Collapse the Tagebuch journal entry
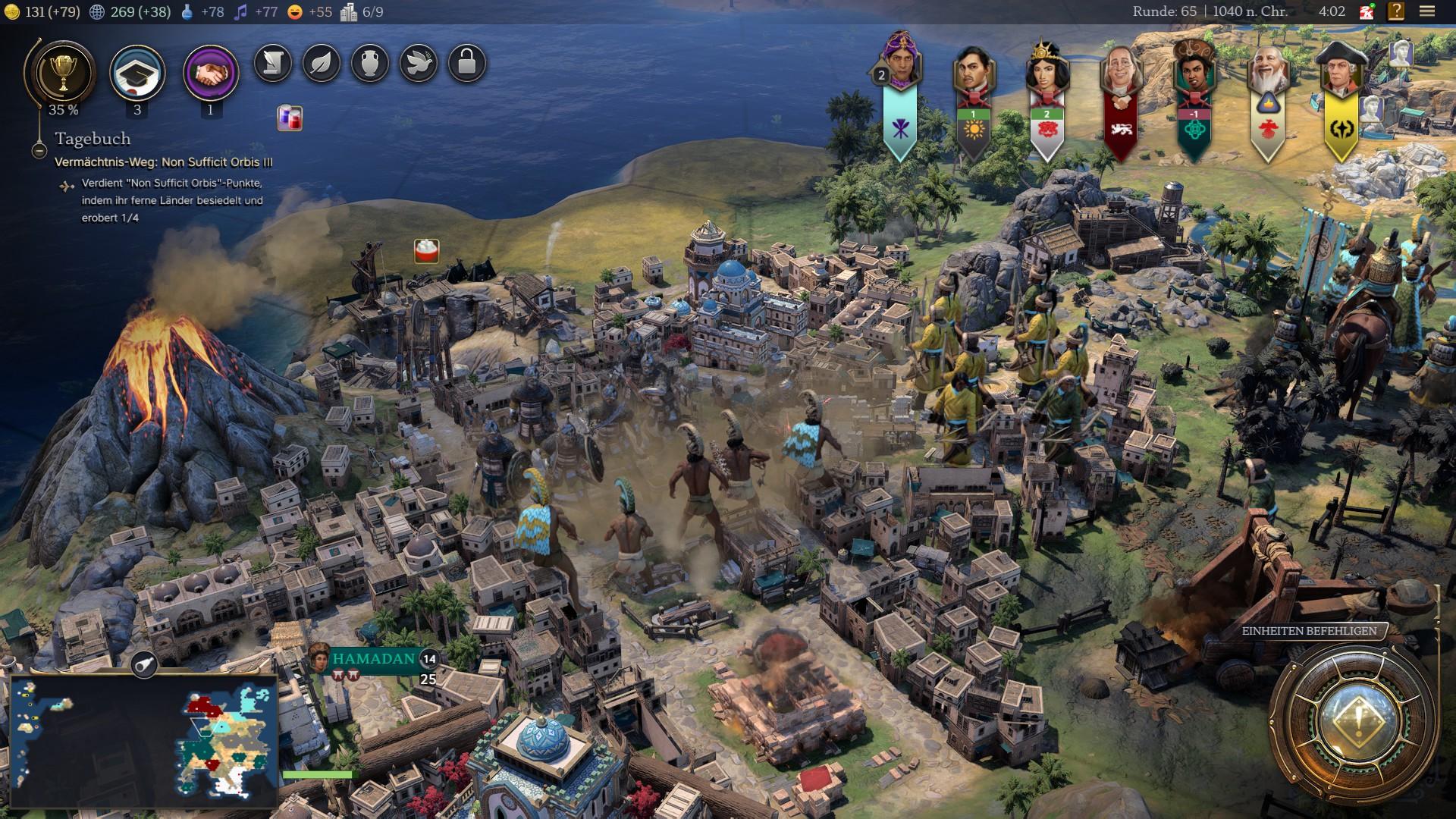 coord(39,150)
